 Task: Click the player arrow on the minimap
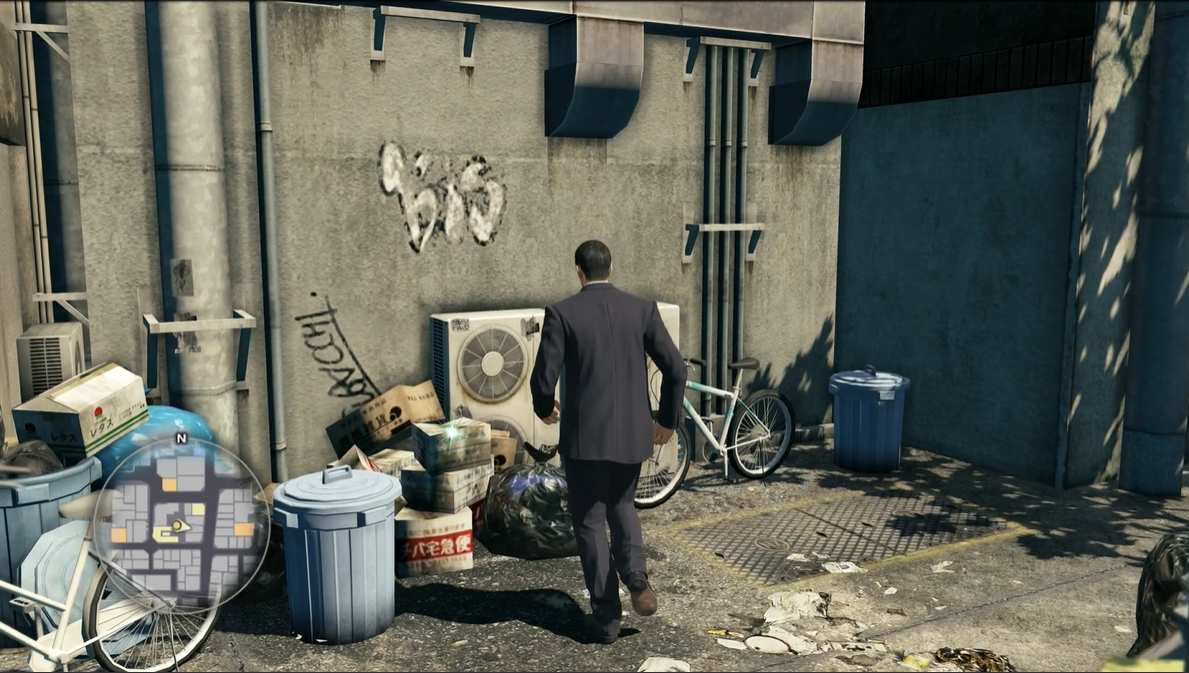pos(180,524)
